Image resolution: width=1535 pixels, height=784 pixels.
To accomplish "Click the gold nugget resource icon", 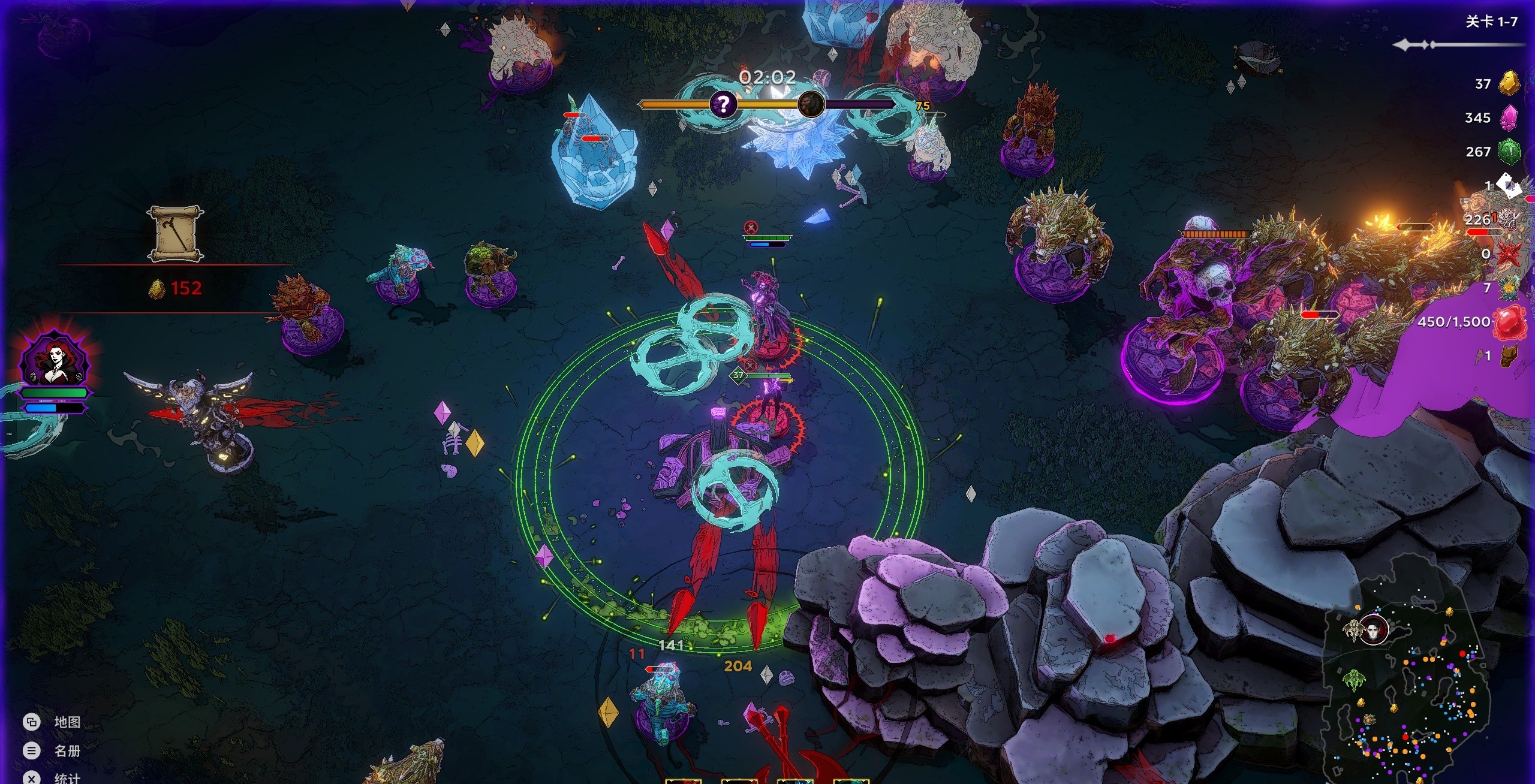I will pos(1509,83).
